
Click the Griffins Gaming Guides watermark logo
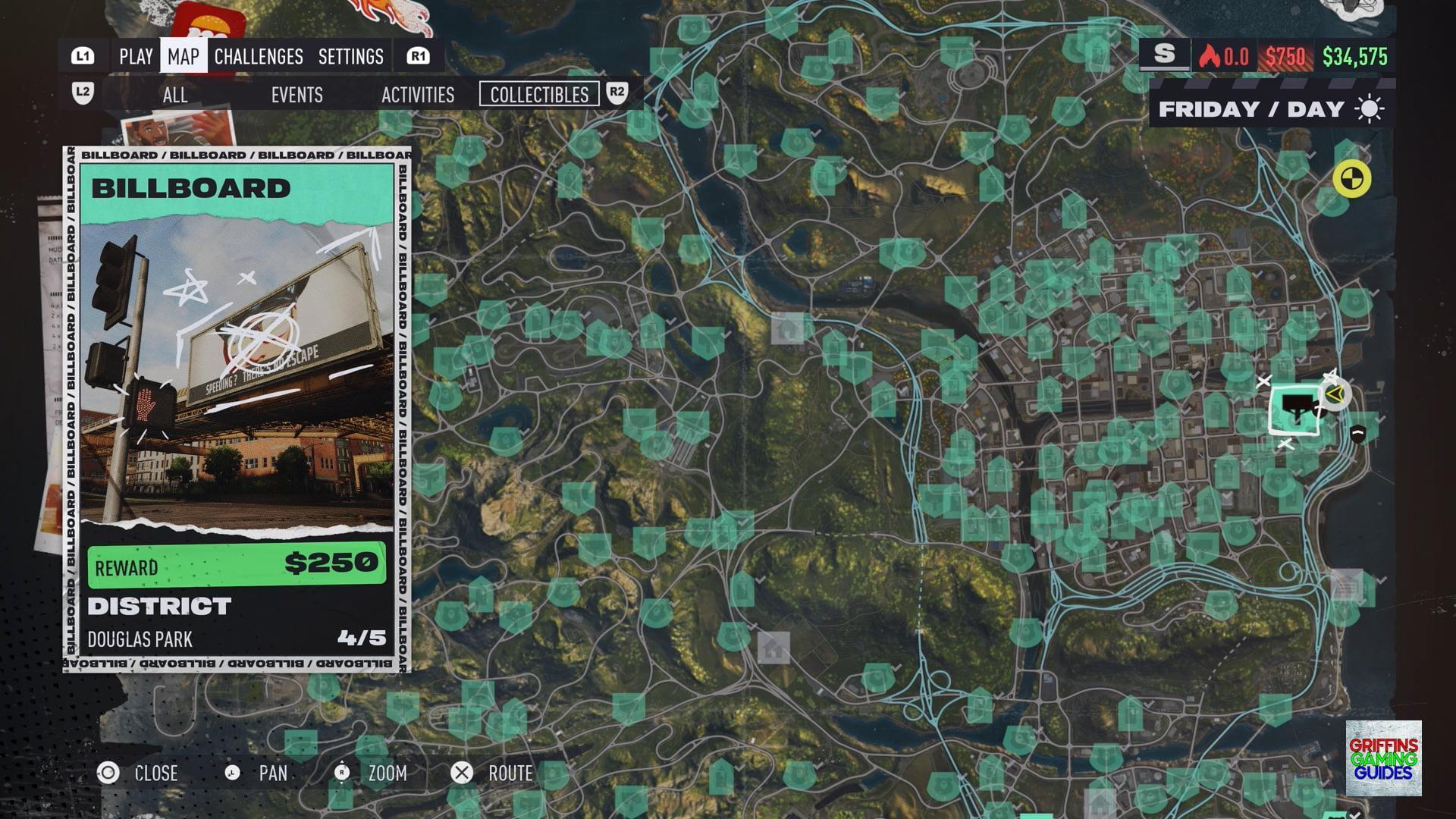pyautogui.click(x=1383, y=758)
